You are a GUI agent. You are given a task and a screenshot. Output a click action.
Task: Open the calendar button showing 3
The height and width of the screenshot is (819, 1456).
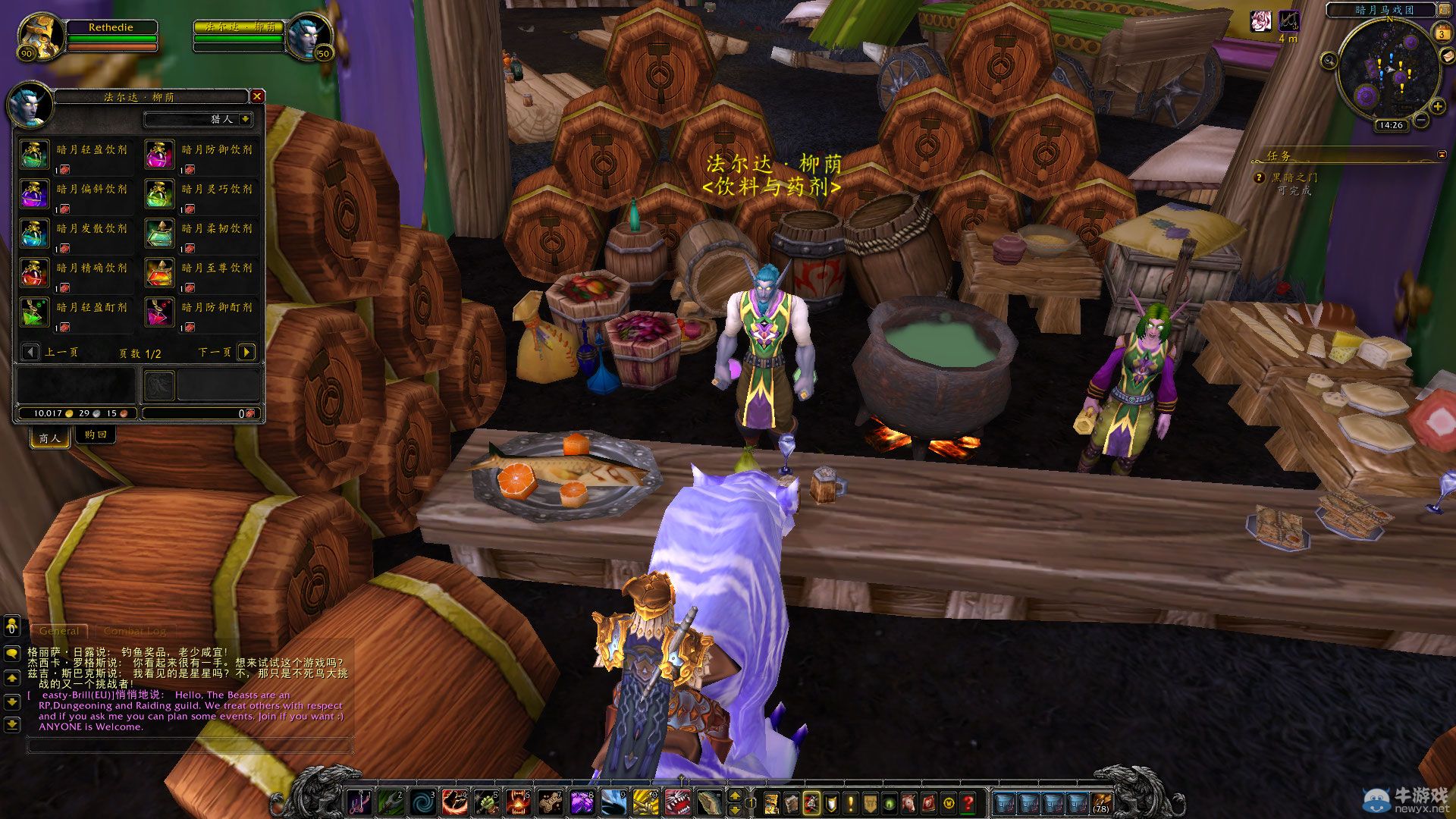1441,34
